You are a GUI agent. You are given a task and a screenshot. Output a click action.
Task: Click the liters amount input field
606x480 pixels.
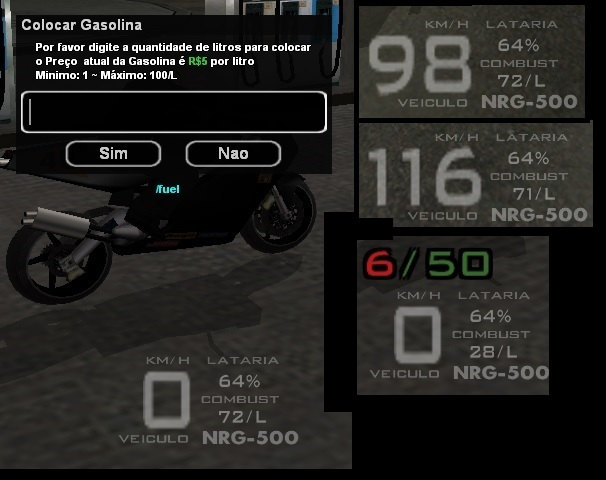pos(173,112)
